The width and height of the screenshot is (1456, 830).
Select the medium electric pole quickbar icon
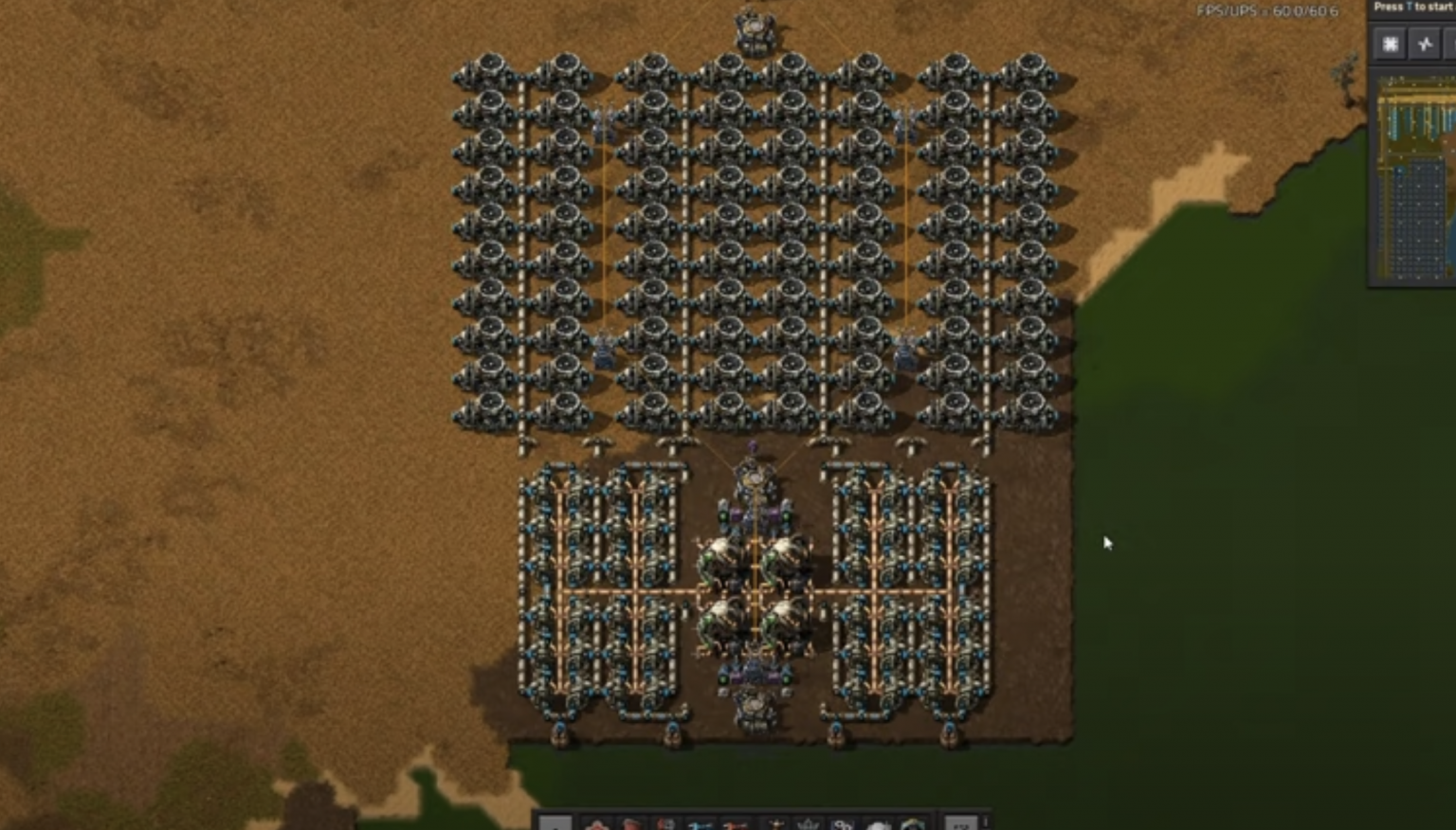click(x=808, y=824)
